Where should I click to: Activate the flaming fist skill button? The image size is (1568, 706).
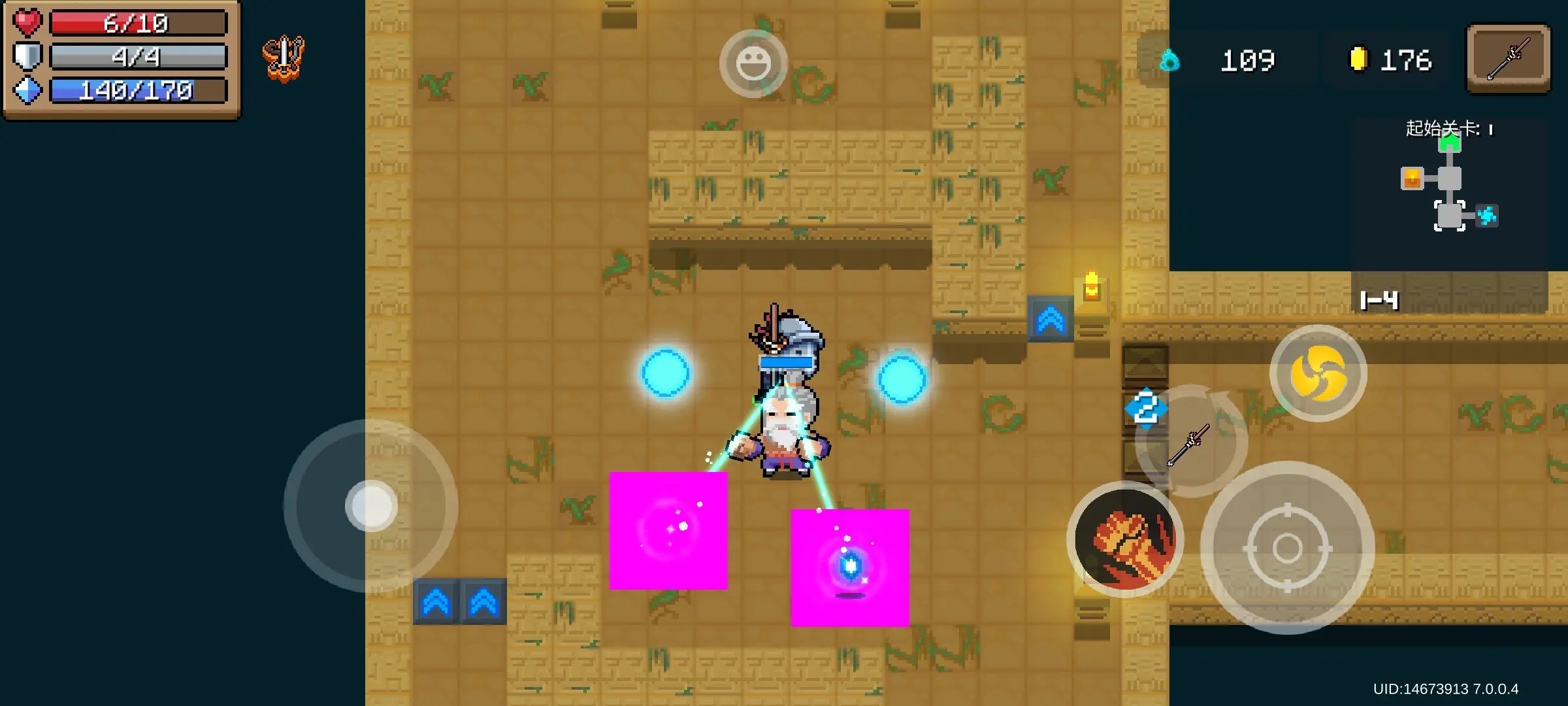pos(1125,540)
